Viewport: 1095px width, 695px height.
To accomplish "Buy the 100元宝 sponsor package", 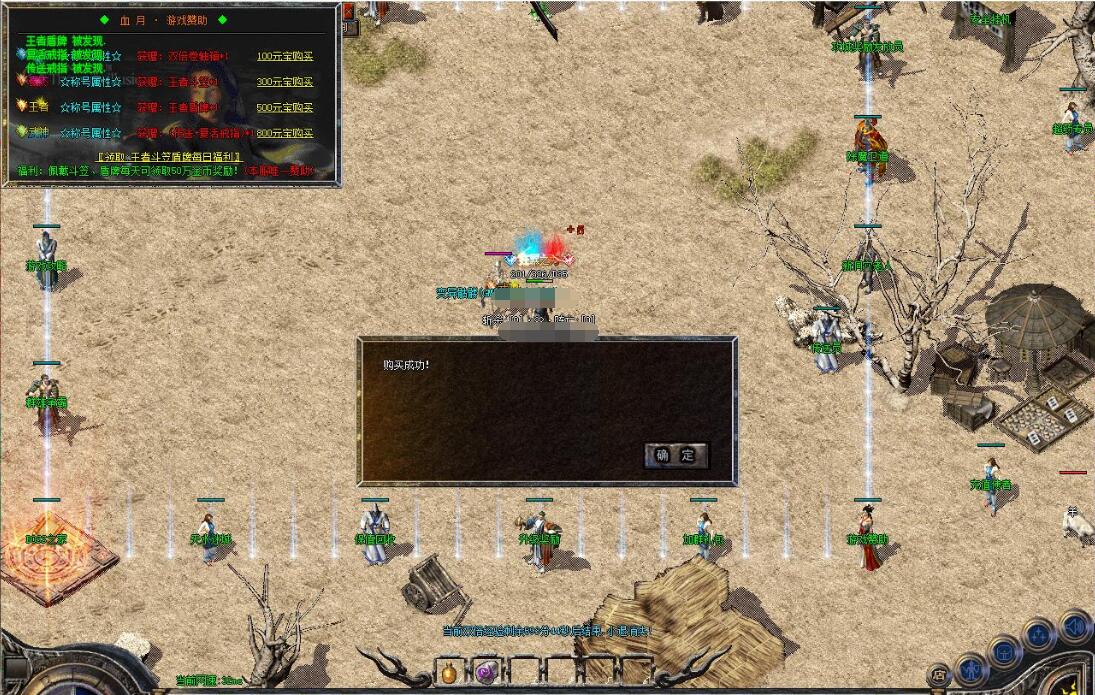I will click(x=285, y=57).
